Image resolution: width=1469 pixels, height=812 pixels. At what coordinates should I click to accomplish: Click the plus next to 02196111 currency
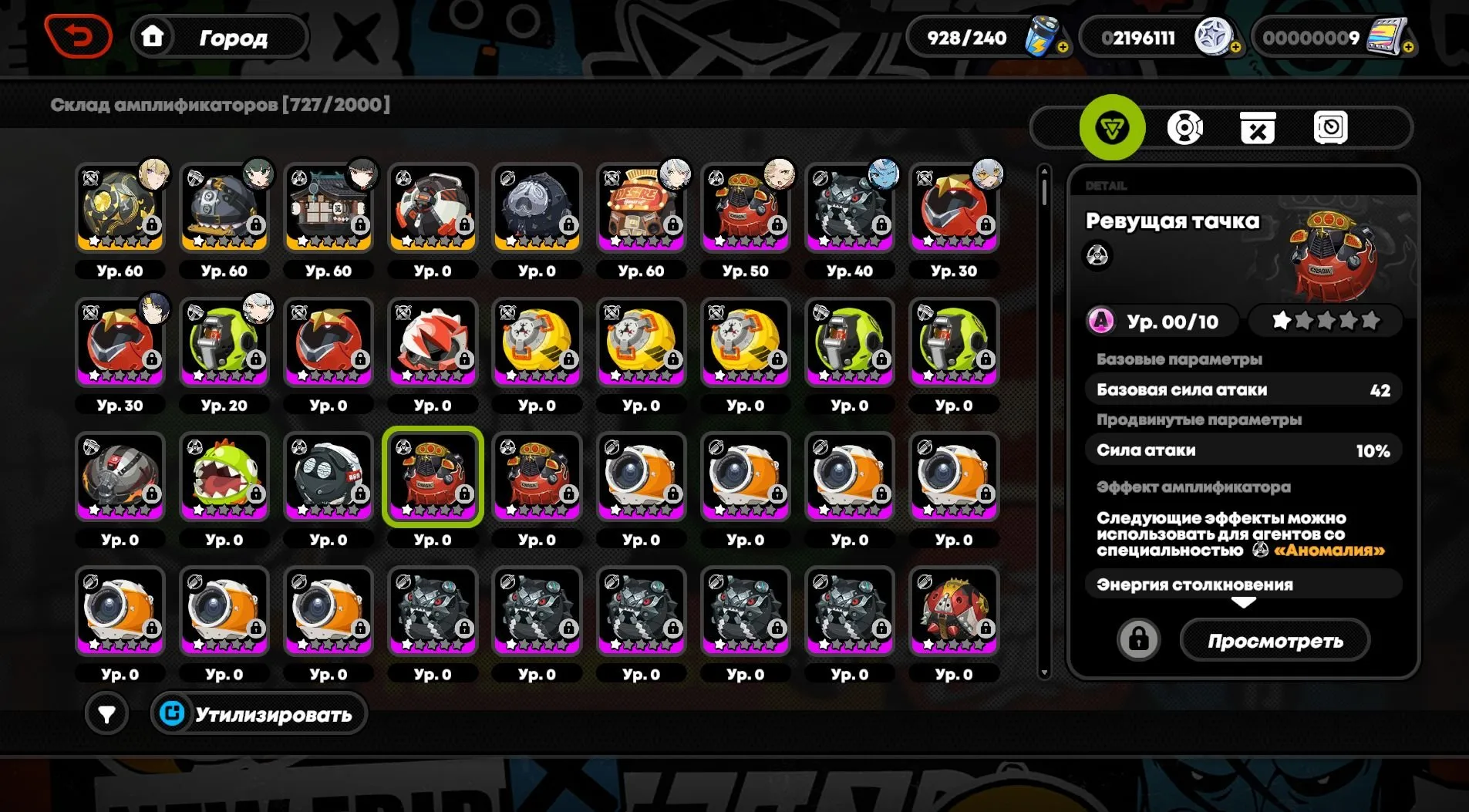point(1237,47)
